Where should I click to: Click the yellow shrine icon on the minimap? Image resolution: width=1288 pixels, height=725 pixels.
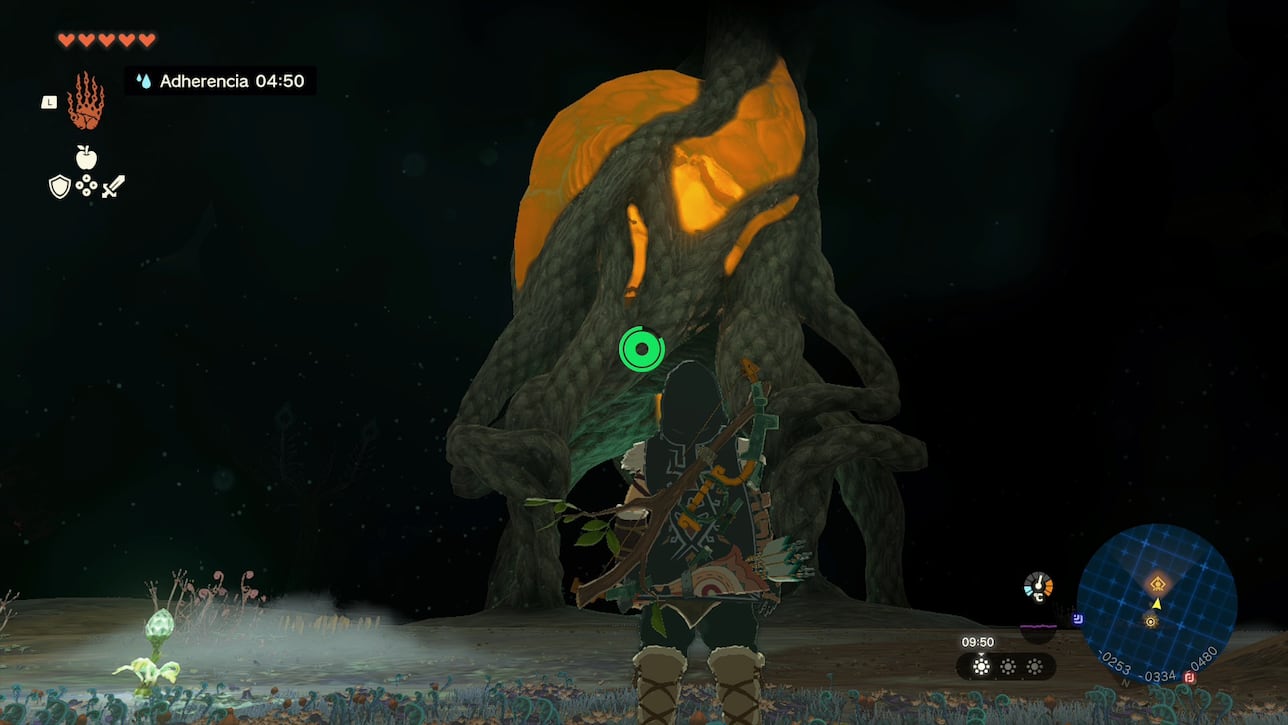click(1158, 582)
